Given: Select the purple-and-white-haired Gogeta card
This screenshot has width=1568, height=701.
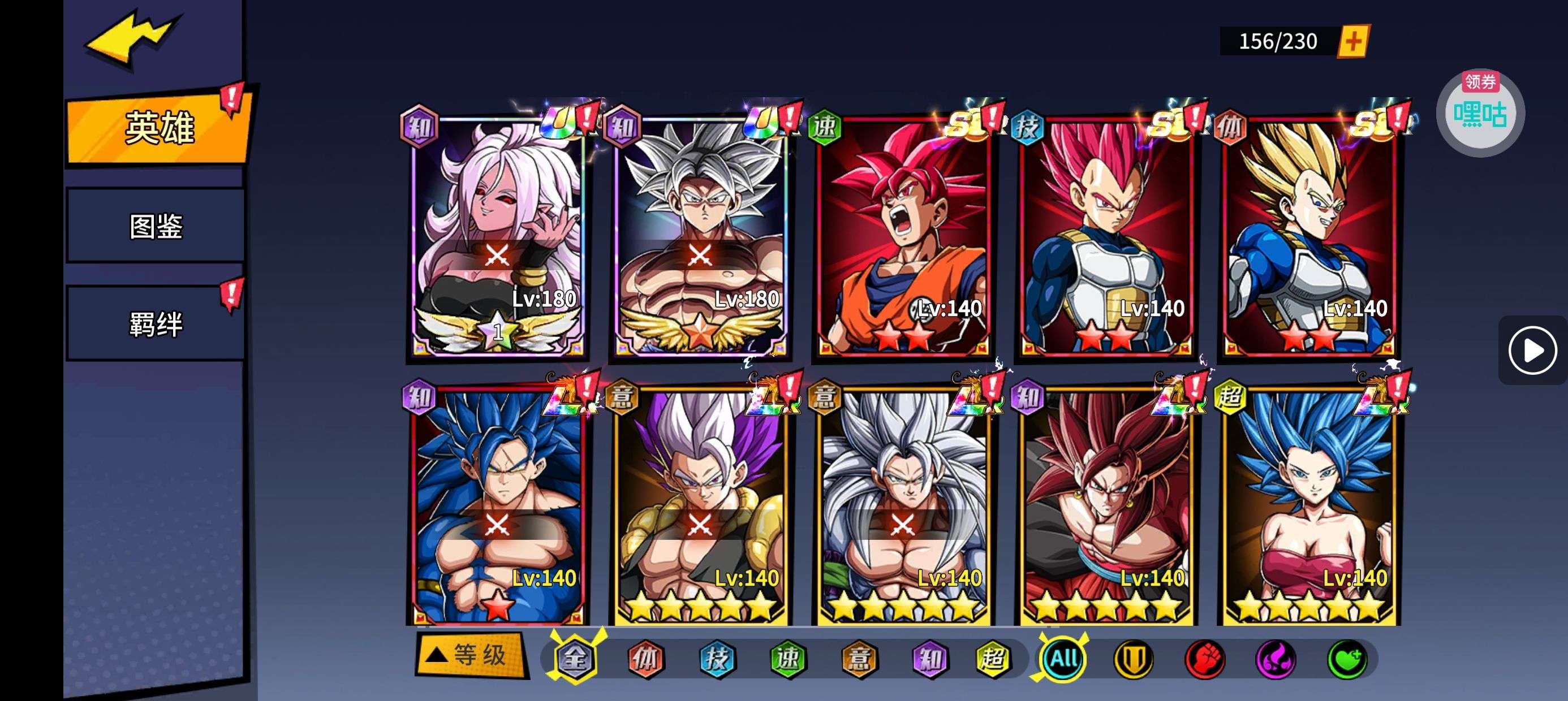Looking at the screenshot, I should (x=700, y=505).
